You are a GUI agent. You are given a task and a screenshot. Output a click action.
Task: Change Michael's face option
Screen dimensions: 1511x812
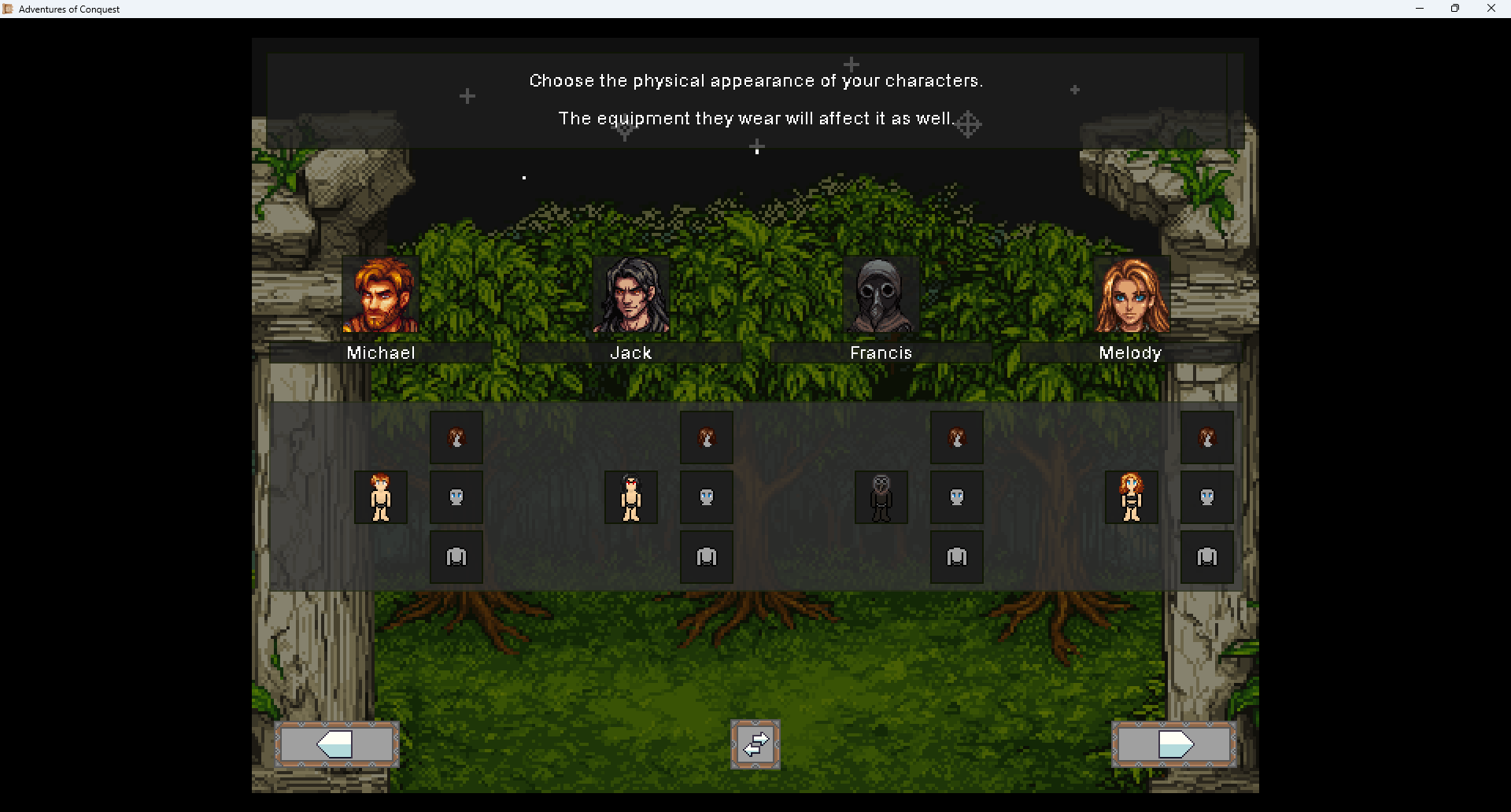pos(456,497)
